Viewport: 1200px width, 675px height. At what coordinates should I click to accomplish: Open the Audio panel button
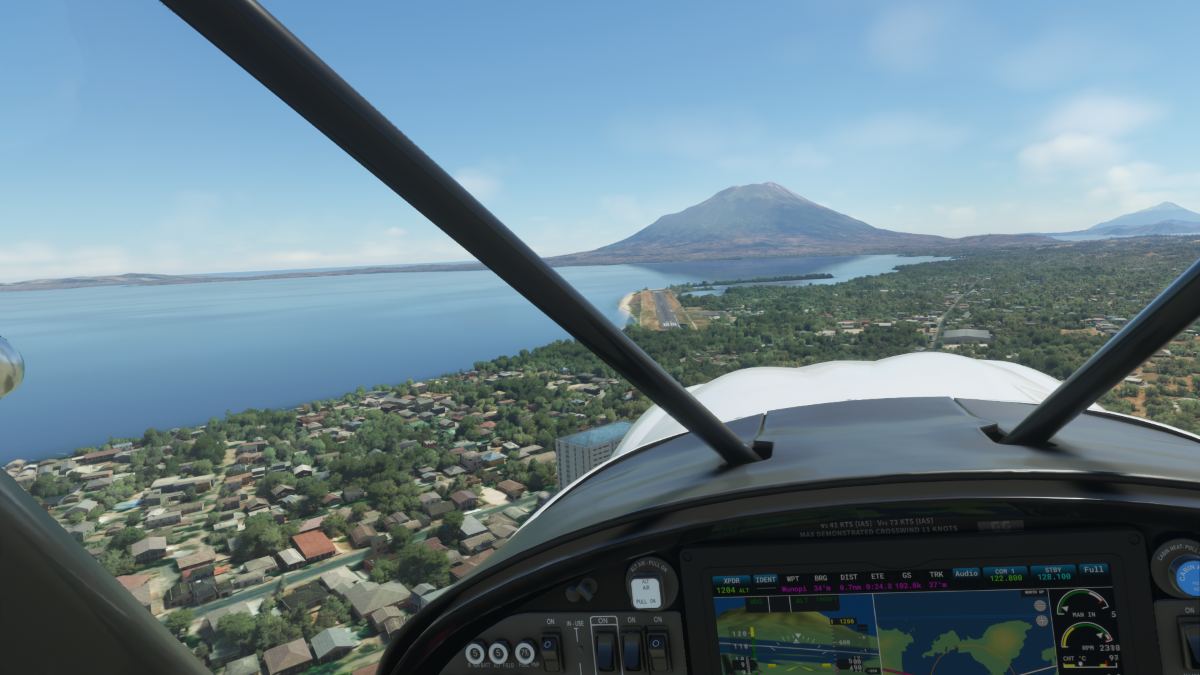(x=966, y=573)
